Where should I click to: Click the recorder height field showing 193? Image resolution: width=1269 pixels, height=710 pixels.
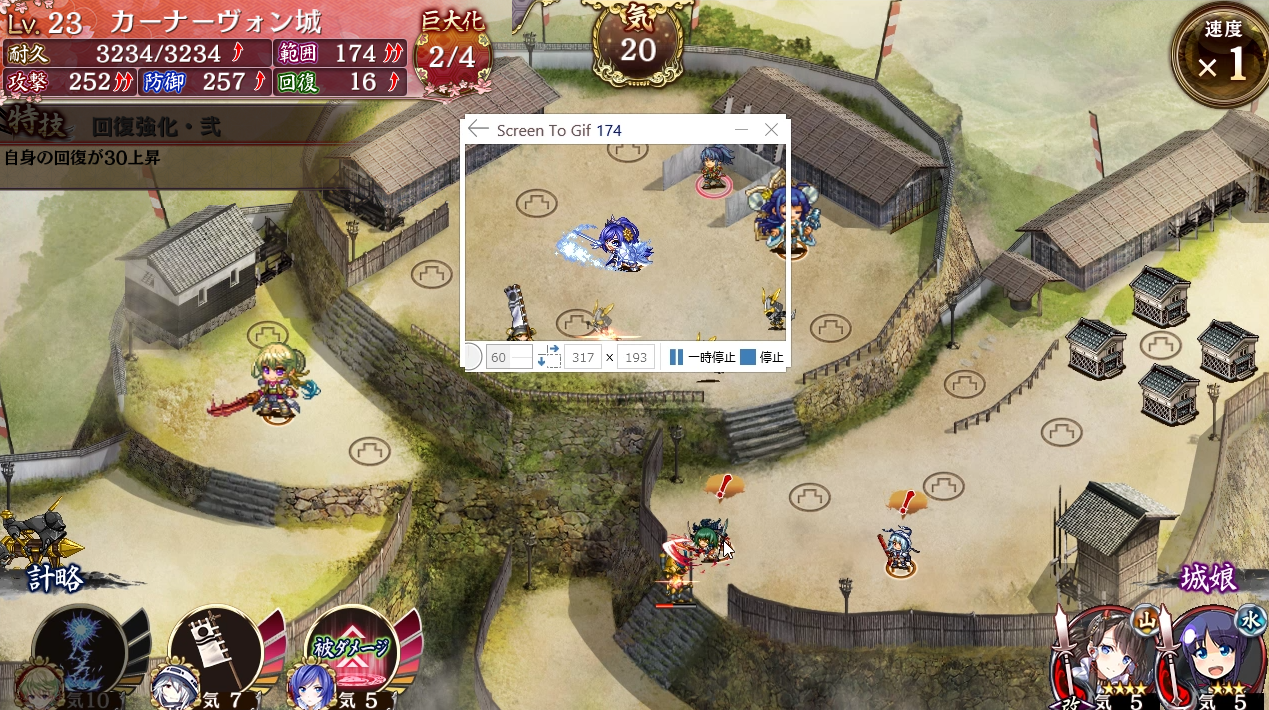[x=636, y=357]
